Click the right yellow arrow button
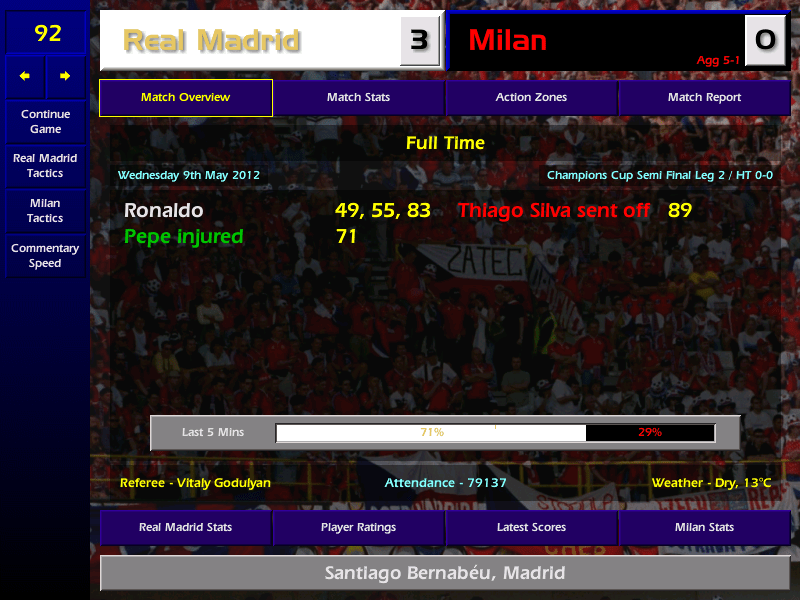 pyautogui.click(x=65, y=76)
